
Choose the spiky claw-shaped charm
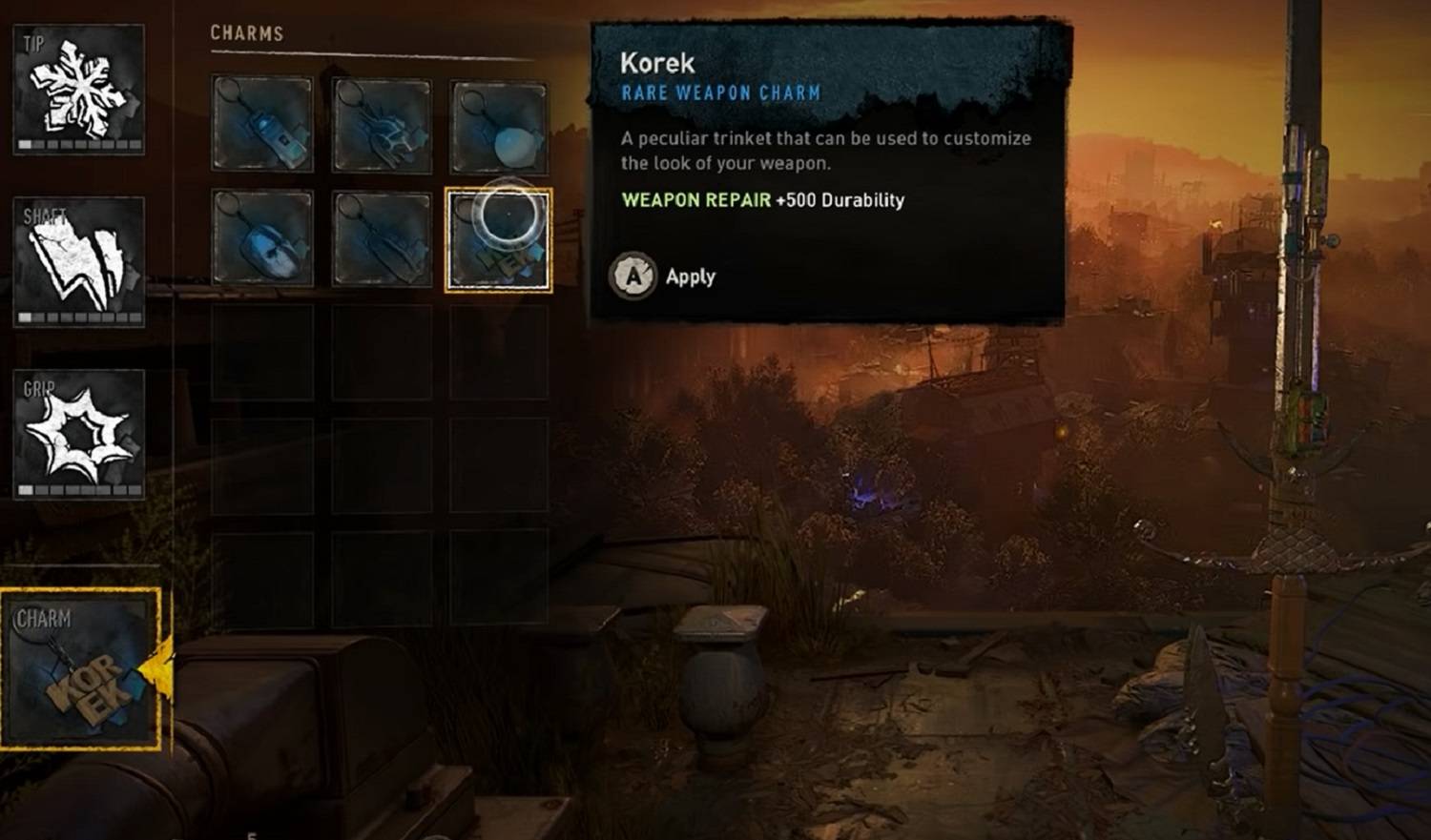[382, 125]
